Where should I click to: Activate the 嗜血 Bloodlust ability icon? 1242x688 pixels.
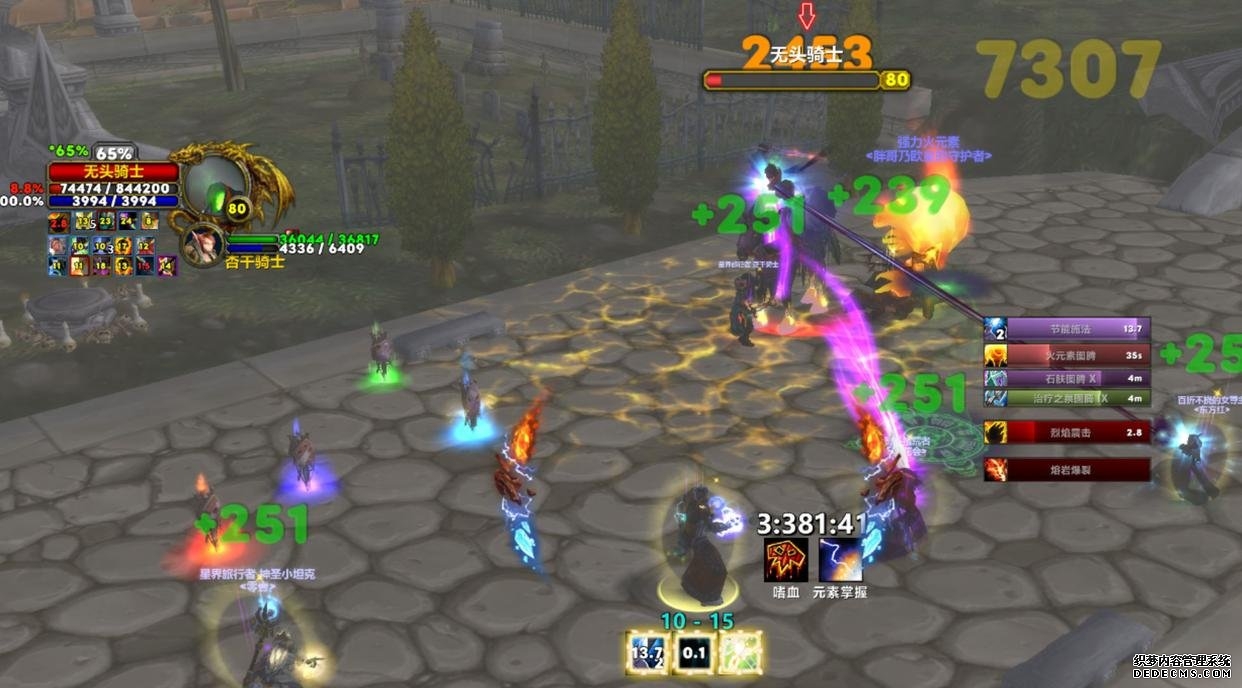pos(786,560)
